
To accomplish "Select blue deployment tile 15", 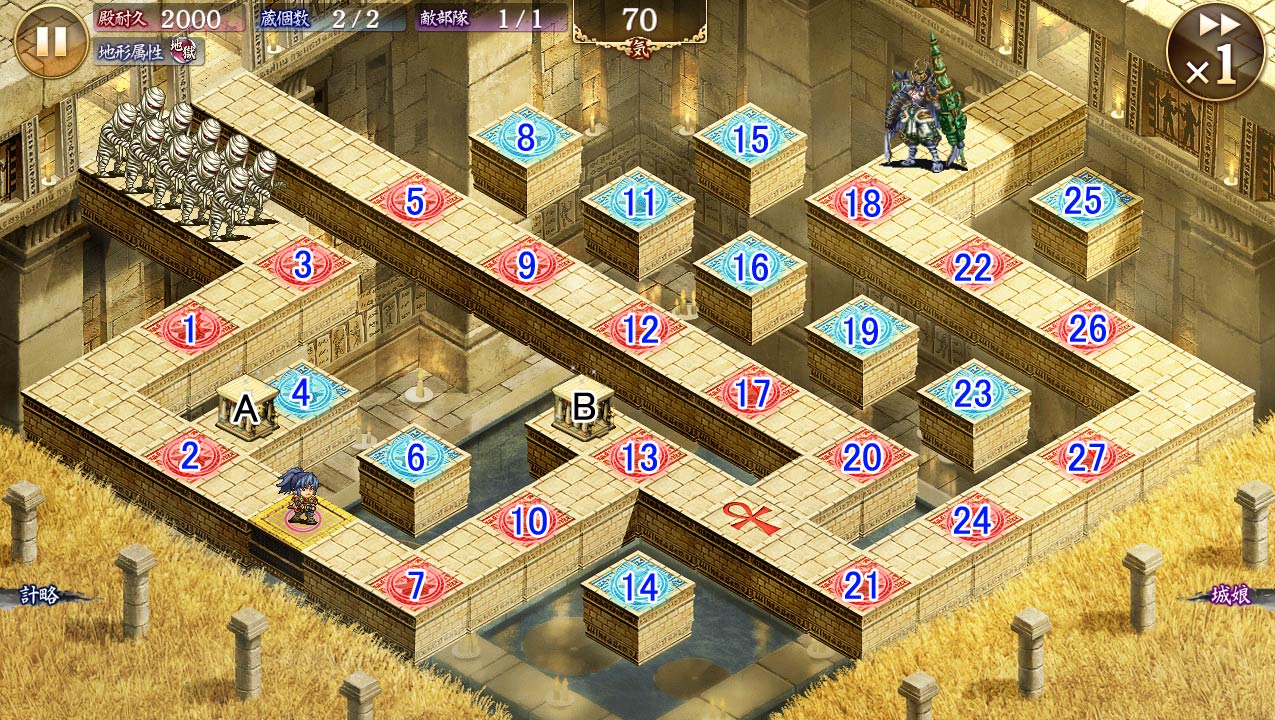I will click(750, 140).
